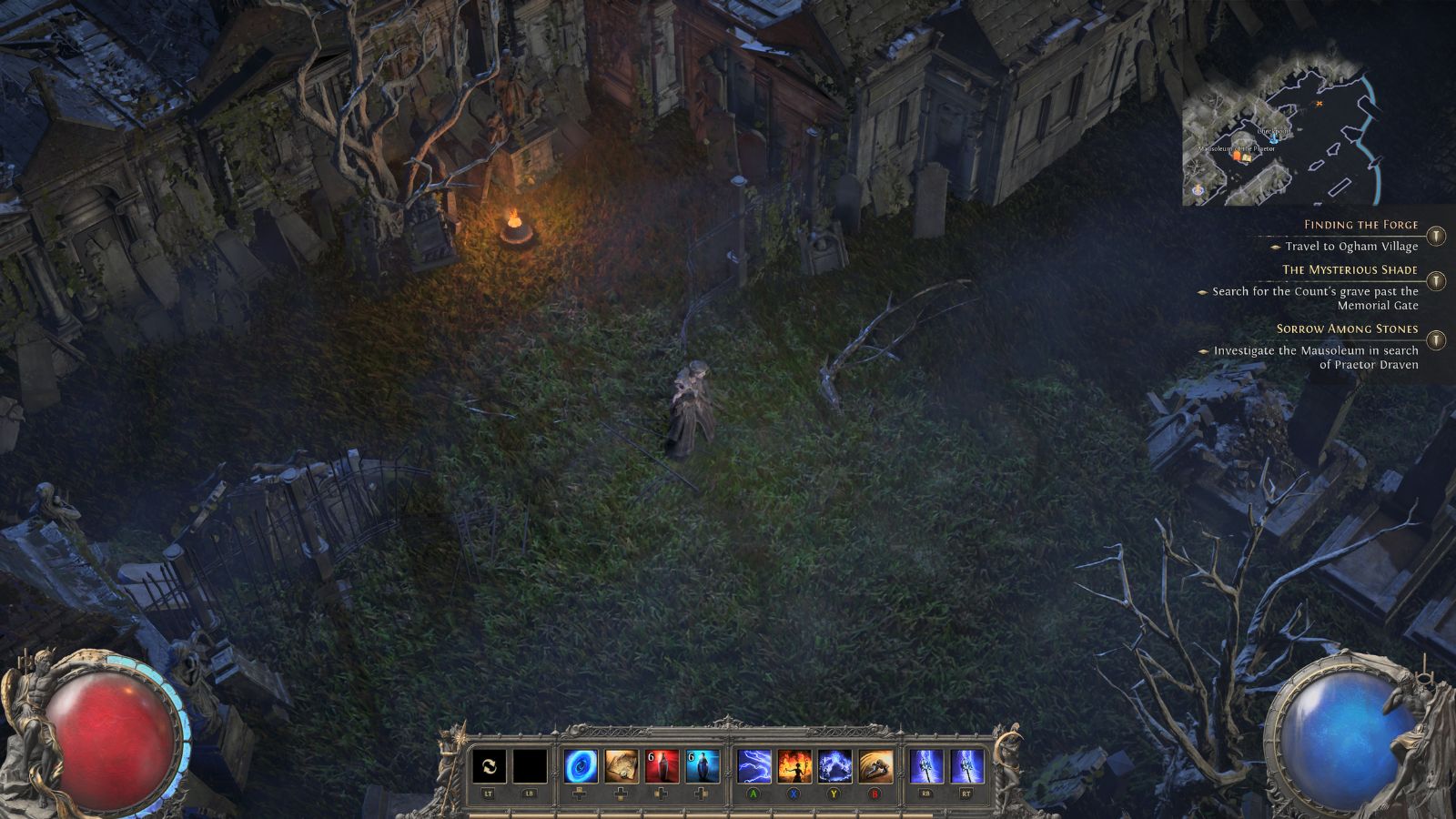1456x819 pixels.
Task: Select the Finding the Forge quest
Action: tap(1360, 225)
